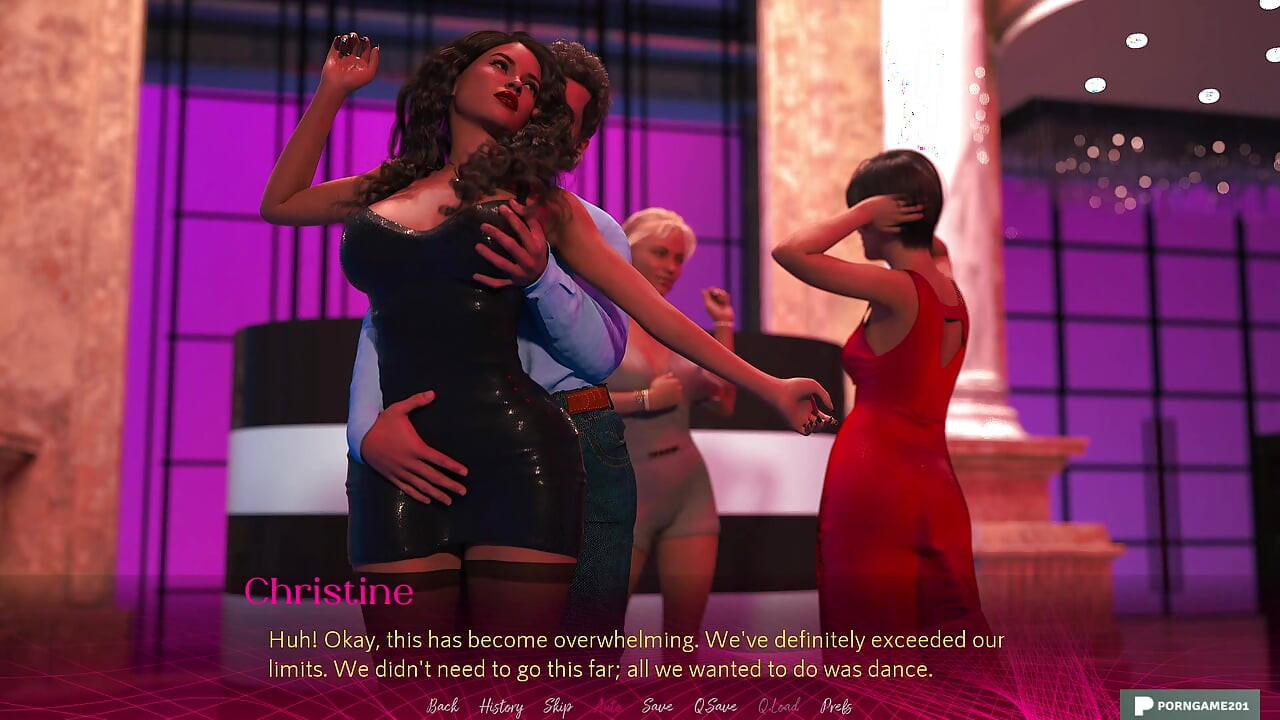The image size is (1280, 720).
Task: Enable Skip mode to fast-forward text
Action: [558, 707]
